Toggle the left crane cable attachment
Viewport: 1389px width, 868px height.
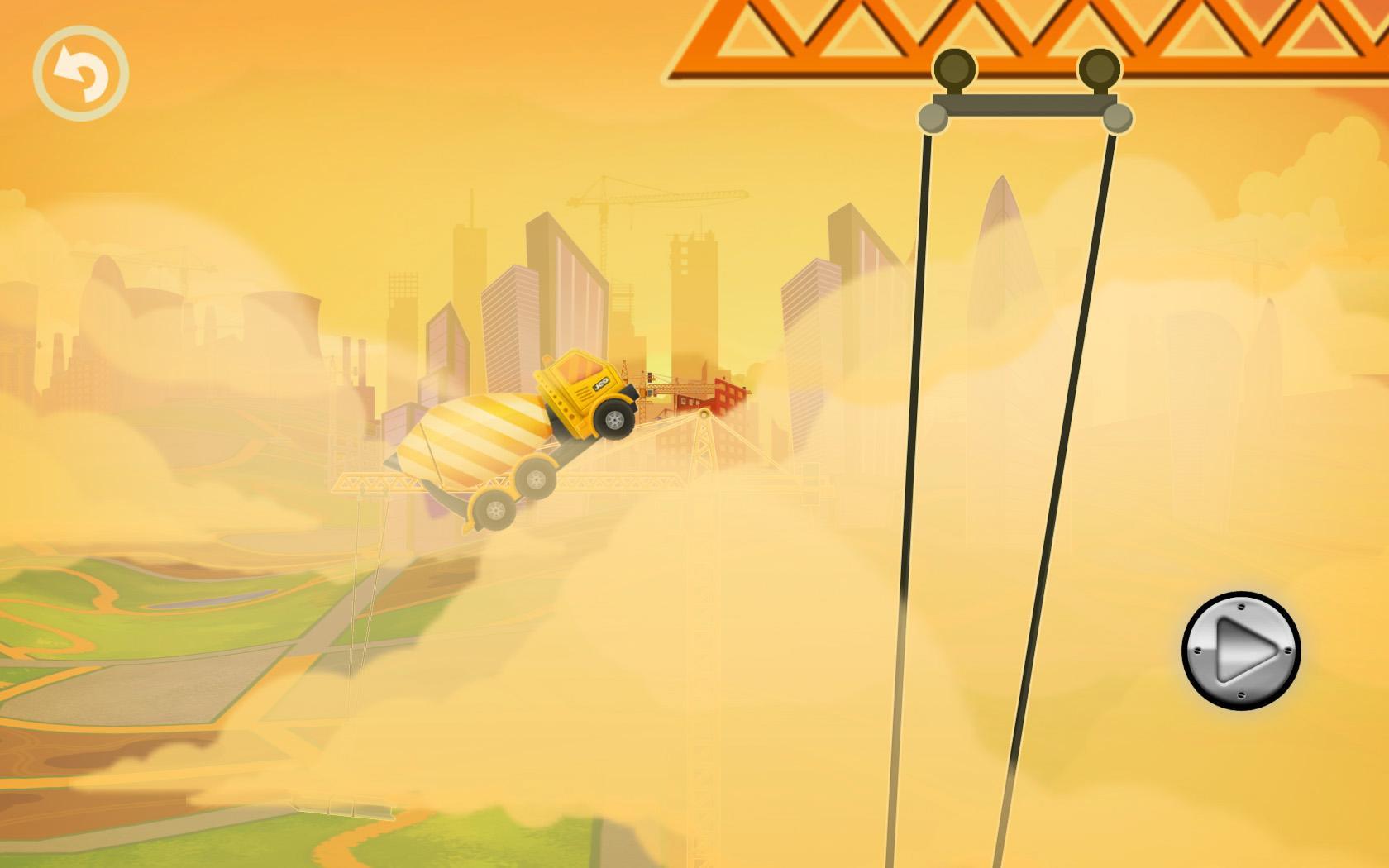coord(933,120)
